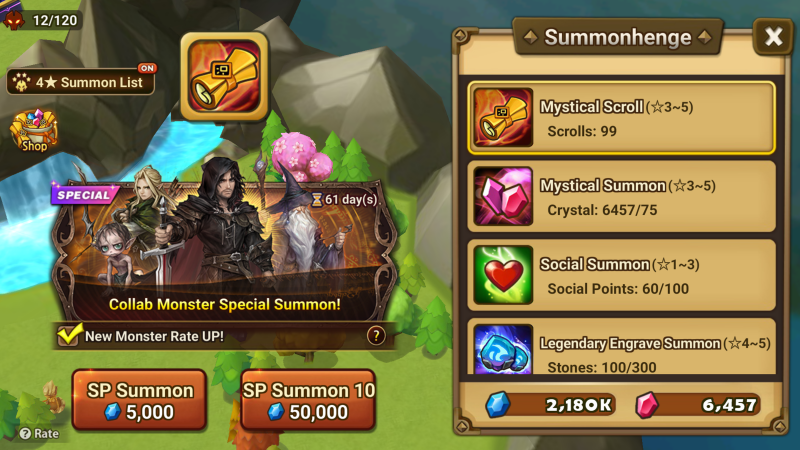Choose the Mystical Summon crystal option
This screenshot has width=800, height=450.
(621, 196)
